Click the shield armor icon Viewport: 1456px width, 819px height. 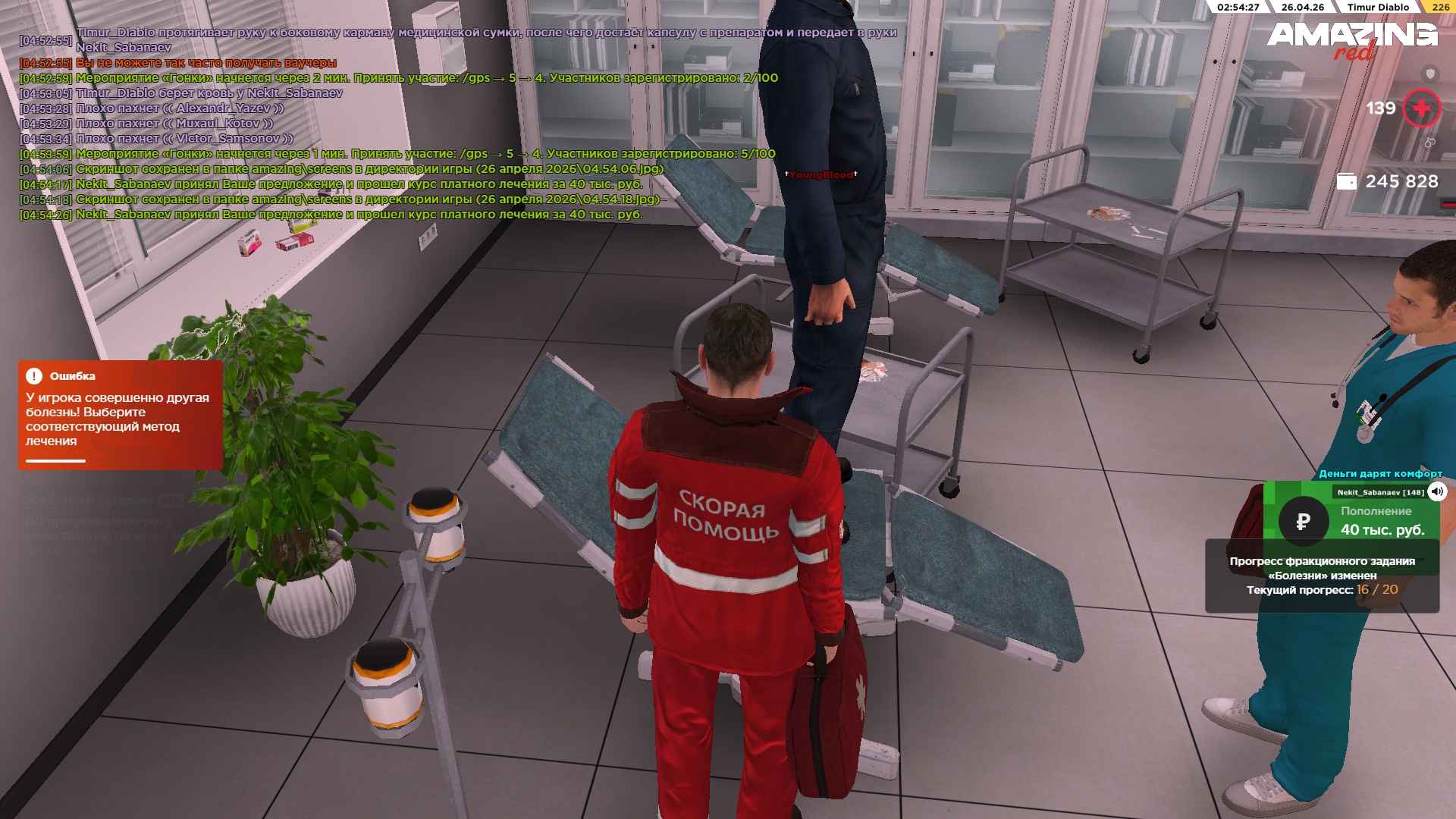click(x=1430, y=74)
